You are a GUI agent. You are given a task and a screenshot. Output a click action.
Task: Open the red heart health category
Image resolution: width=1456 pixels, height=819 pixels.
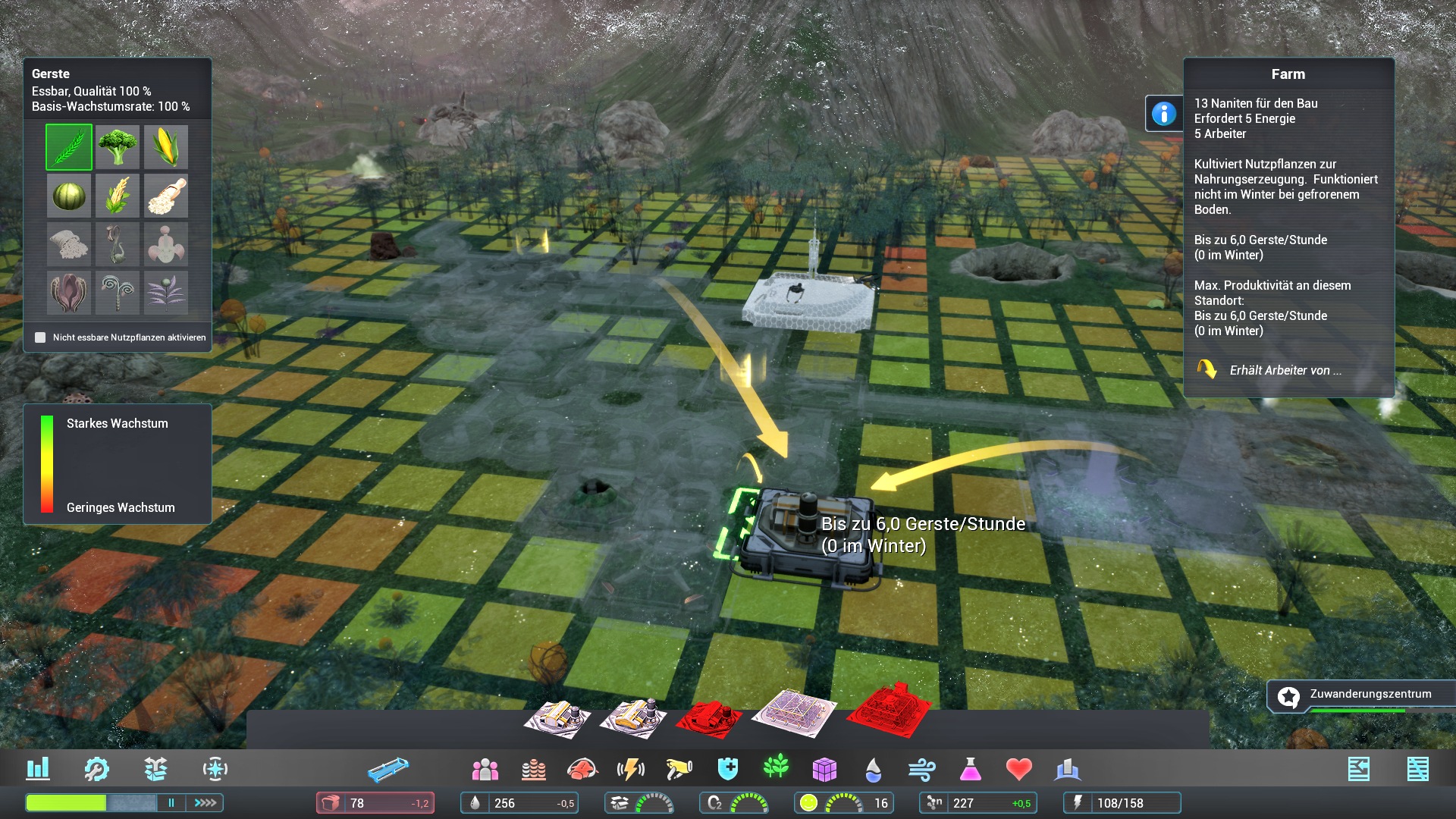1018,770
